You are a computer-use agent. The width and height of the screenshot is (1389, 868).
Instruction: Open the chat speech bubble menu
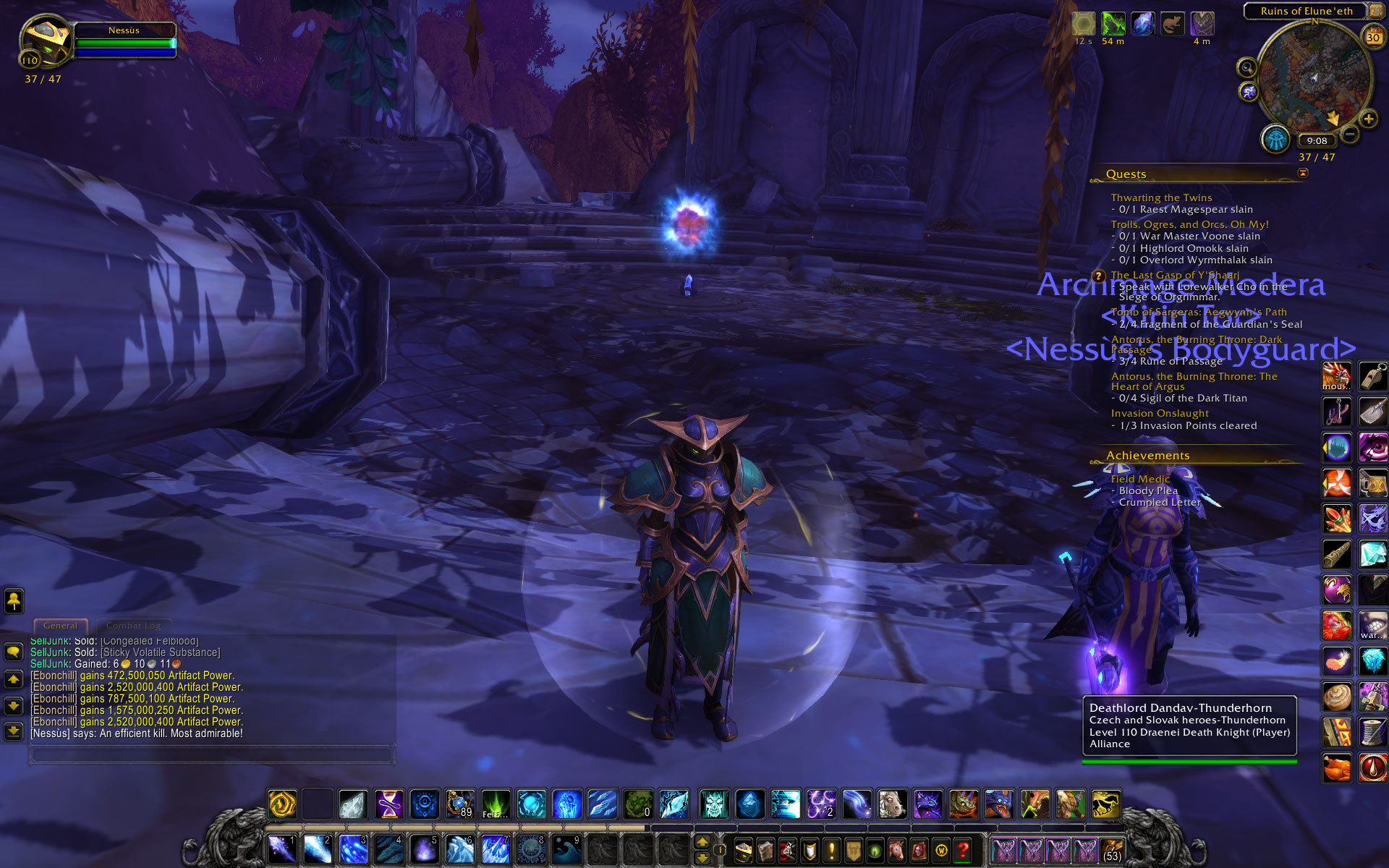pos(13,652)
